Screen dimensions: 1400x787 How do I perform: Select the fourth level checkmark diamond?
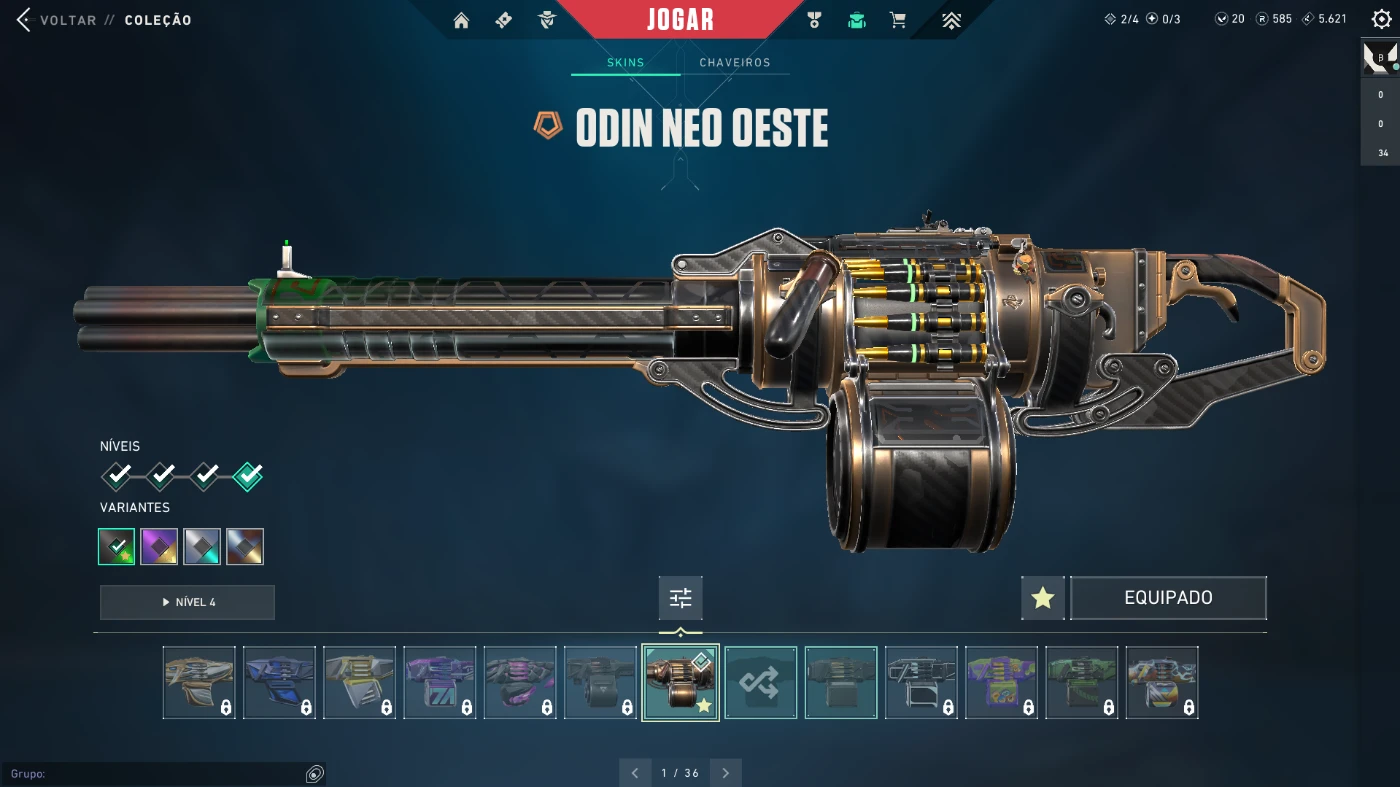[248, 476]
